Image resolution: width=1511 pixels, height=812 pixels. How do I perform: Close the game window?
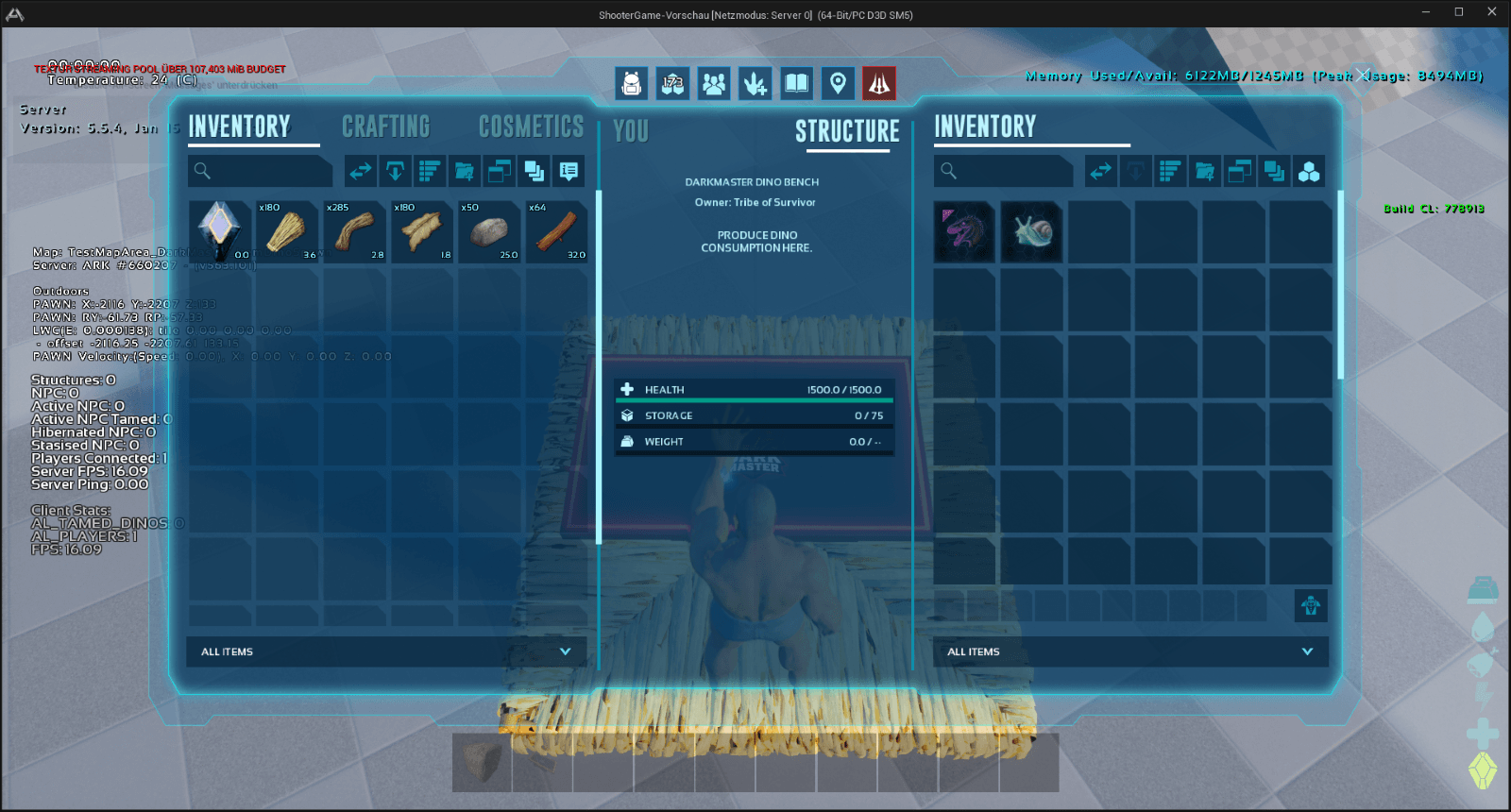[1491, 12]
